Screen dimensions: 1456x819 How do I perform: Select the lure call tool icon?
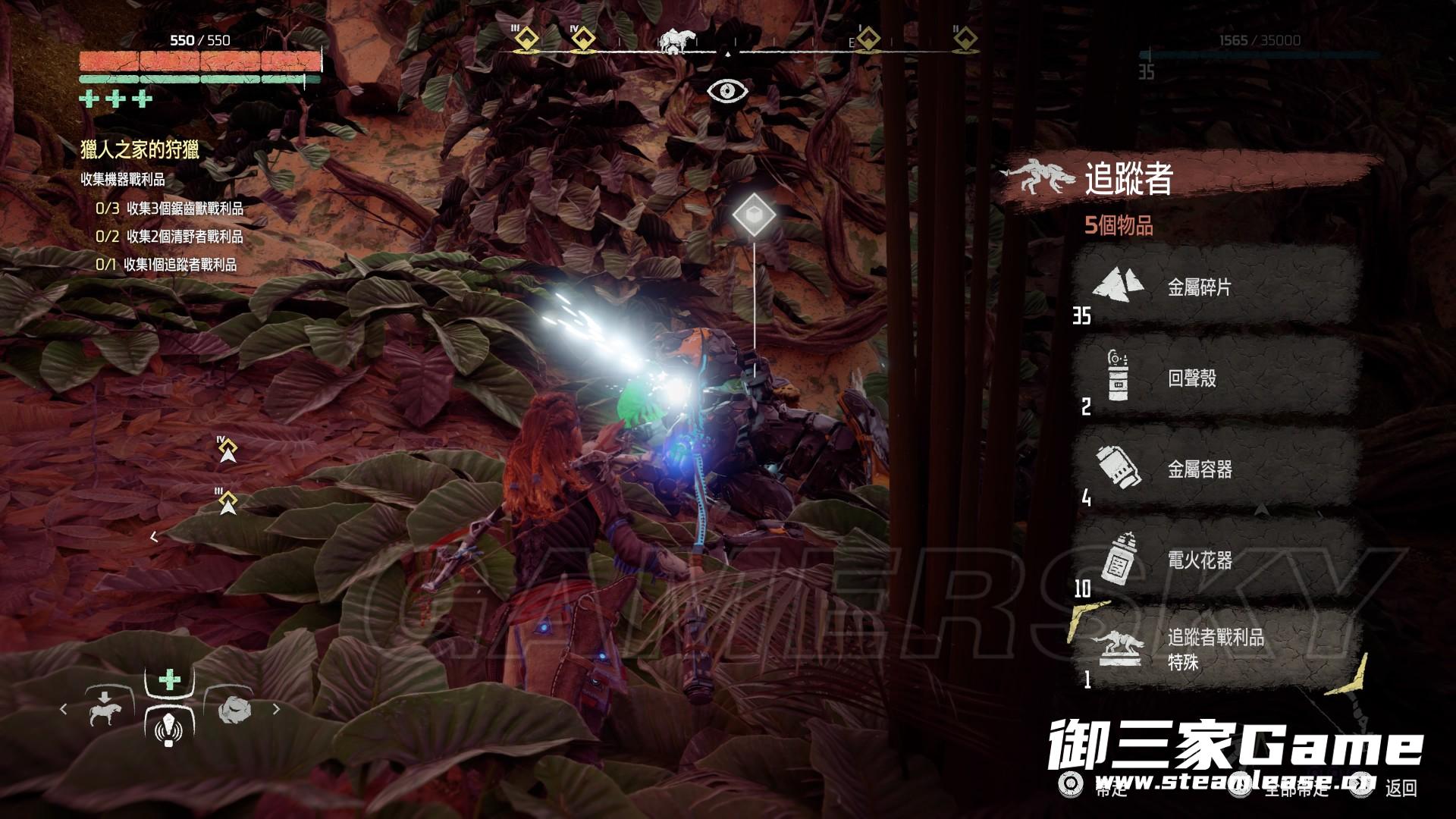point(168,730)
